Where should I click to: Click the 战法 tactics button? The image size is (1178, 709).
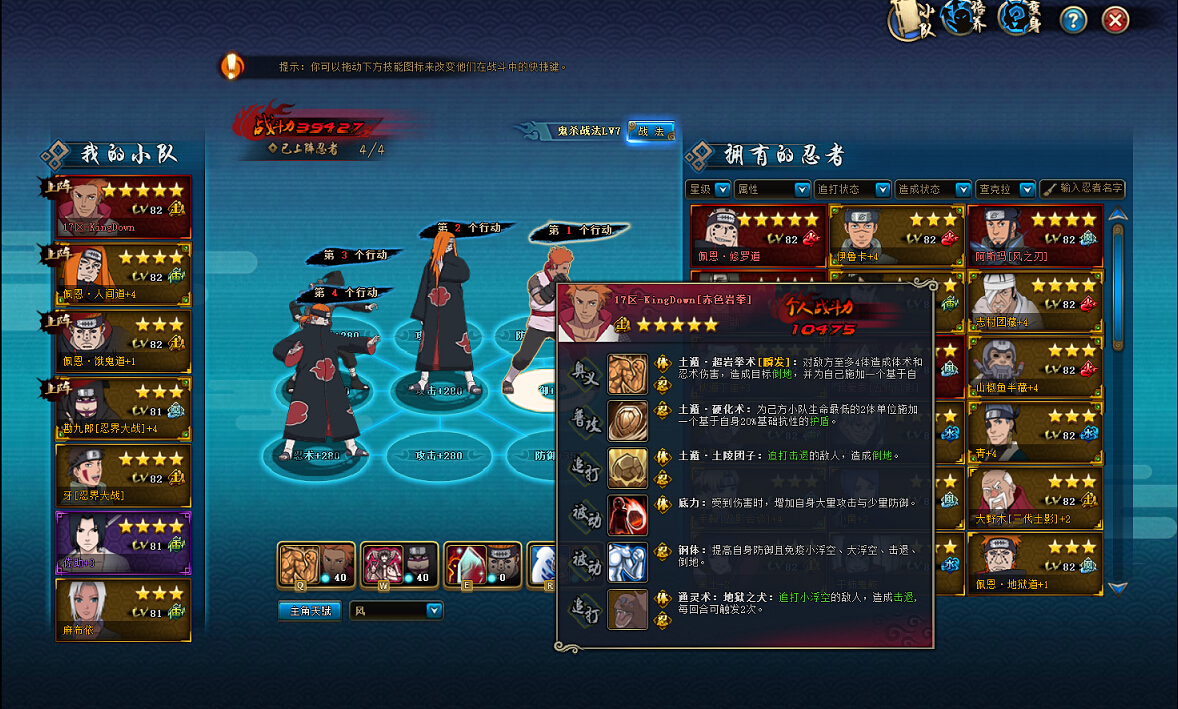click(x=650, y=131)
